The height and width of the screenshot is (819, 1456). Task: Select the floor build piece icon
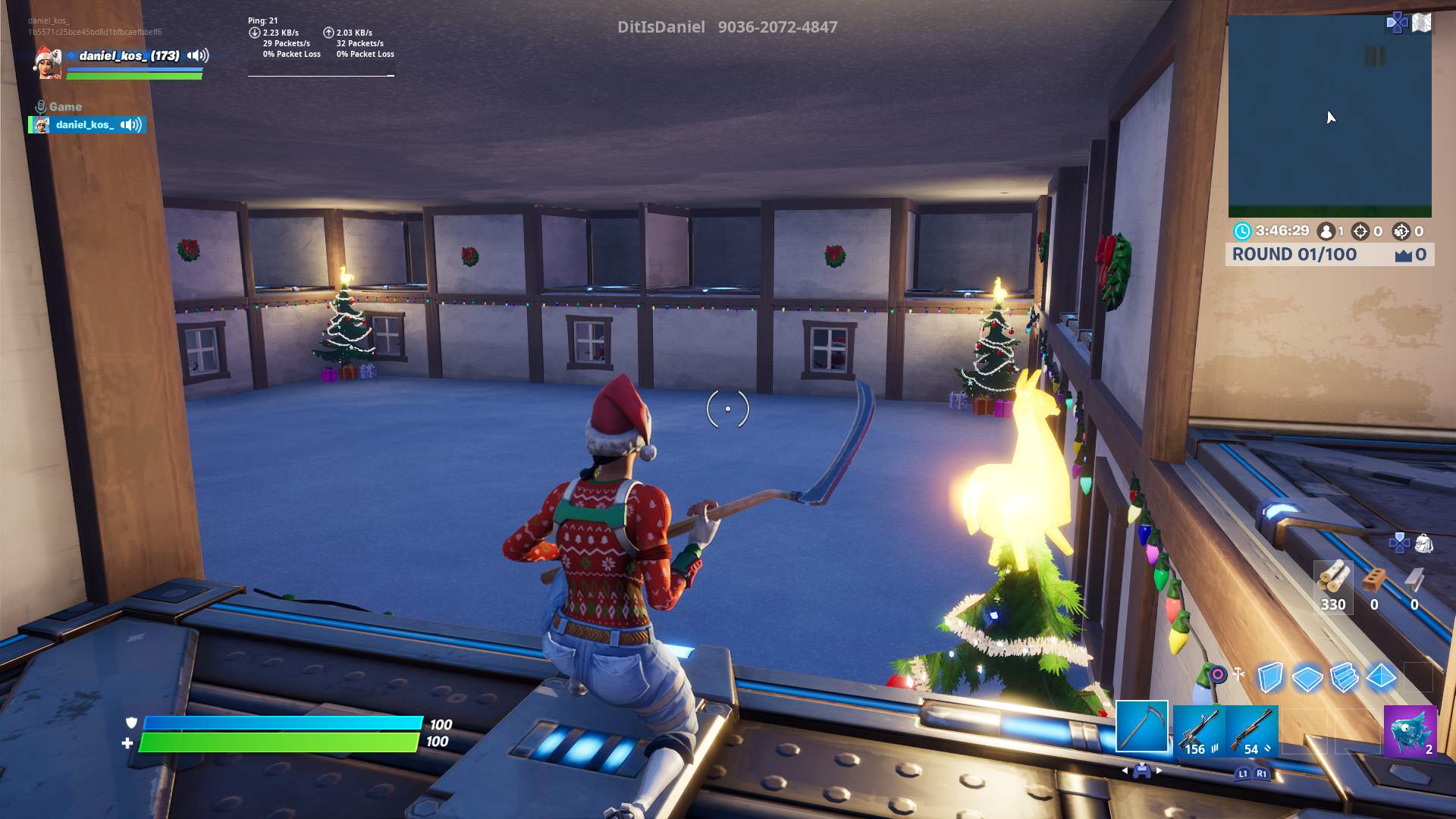click(1307, 677)
